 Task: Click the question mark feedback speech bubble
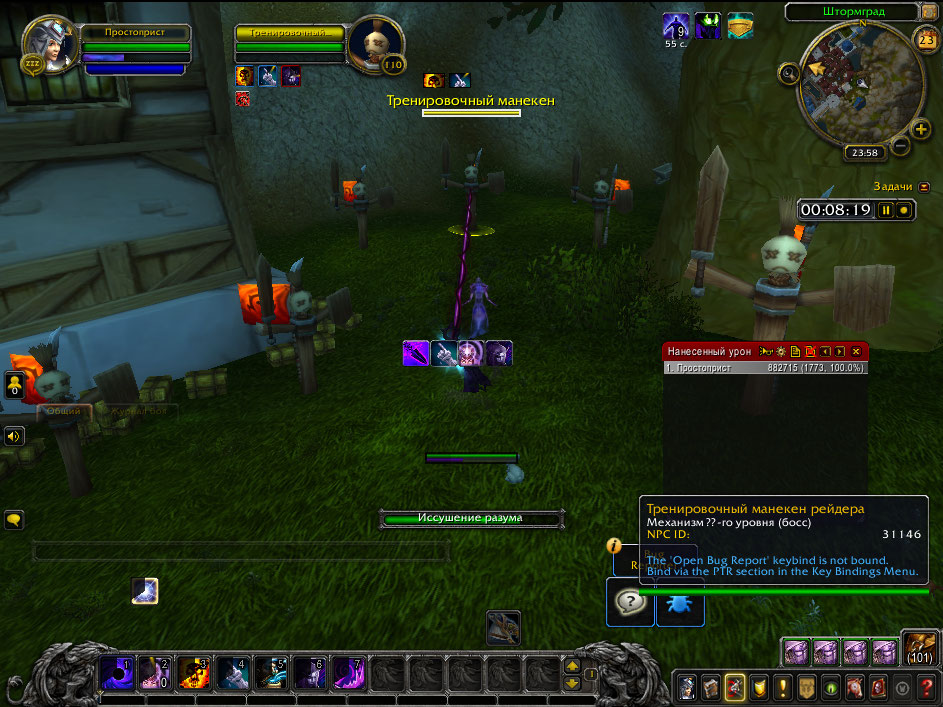pos(630,603)
